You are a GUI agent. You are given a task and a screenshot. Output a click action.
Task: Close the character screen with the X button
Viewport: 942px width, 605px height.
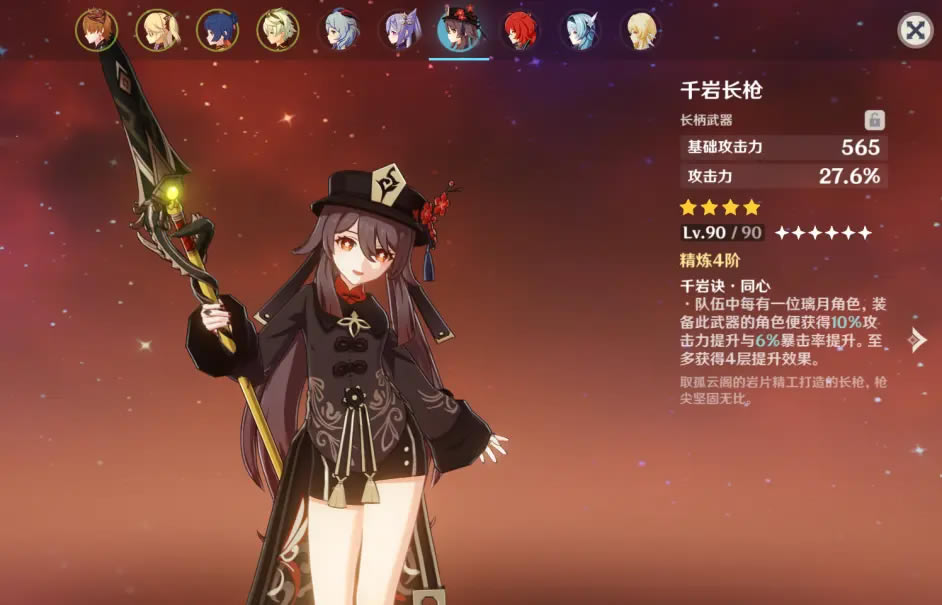914,30
